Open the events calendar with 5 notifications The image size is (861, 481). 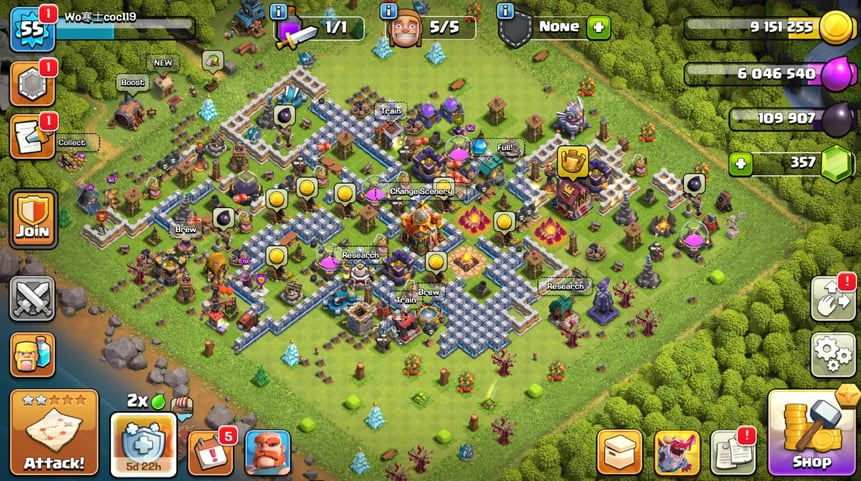coord(210,453)
